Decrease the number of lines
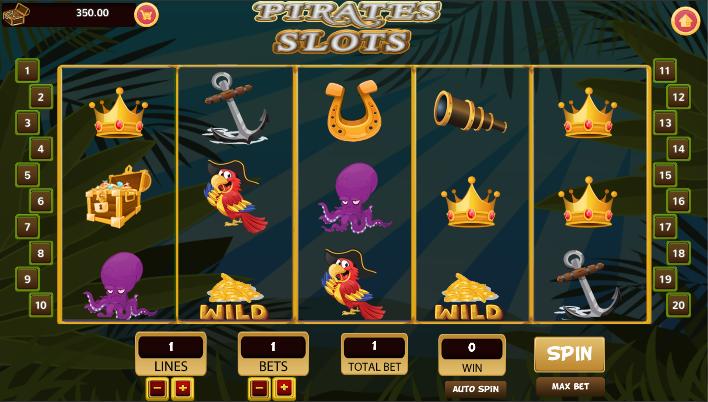Screen dimensions: 708x402 [x=158, y=389]
